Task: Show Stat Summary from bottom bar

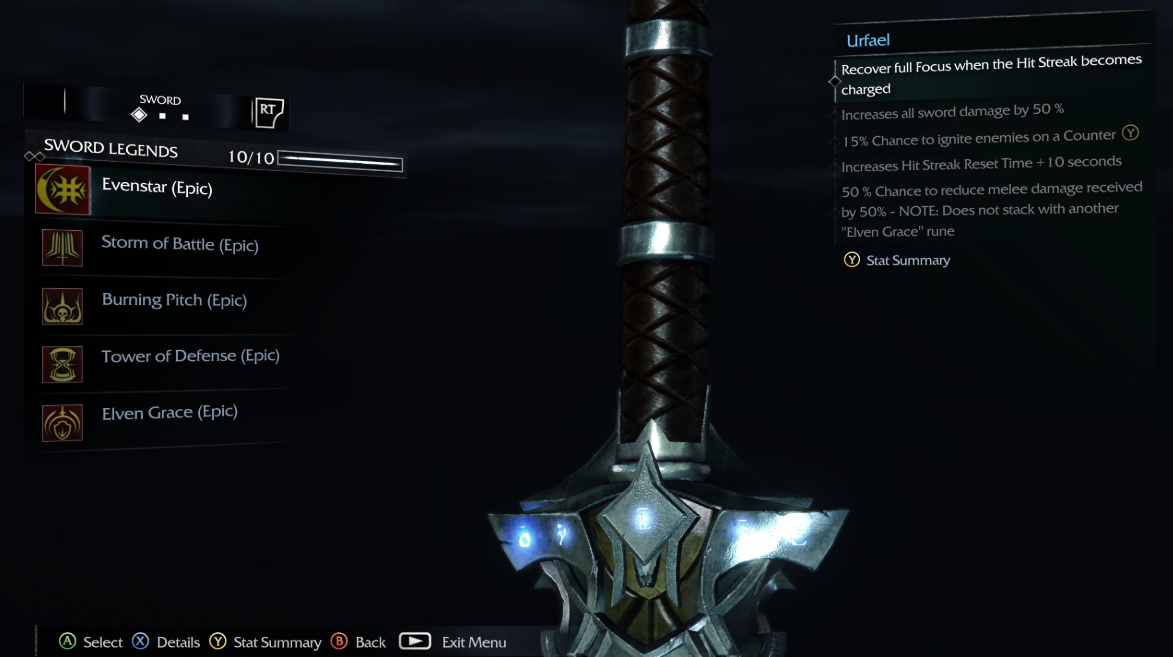Action: (x=265, y=642)
